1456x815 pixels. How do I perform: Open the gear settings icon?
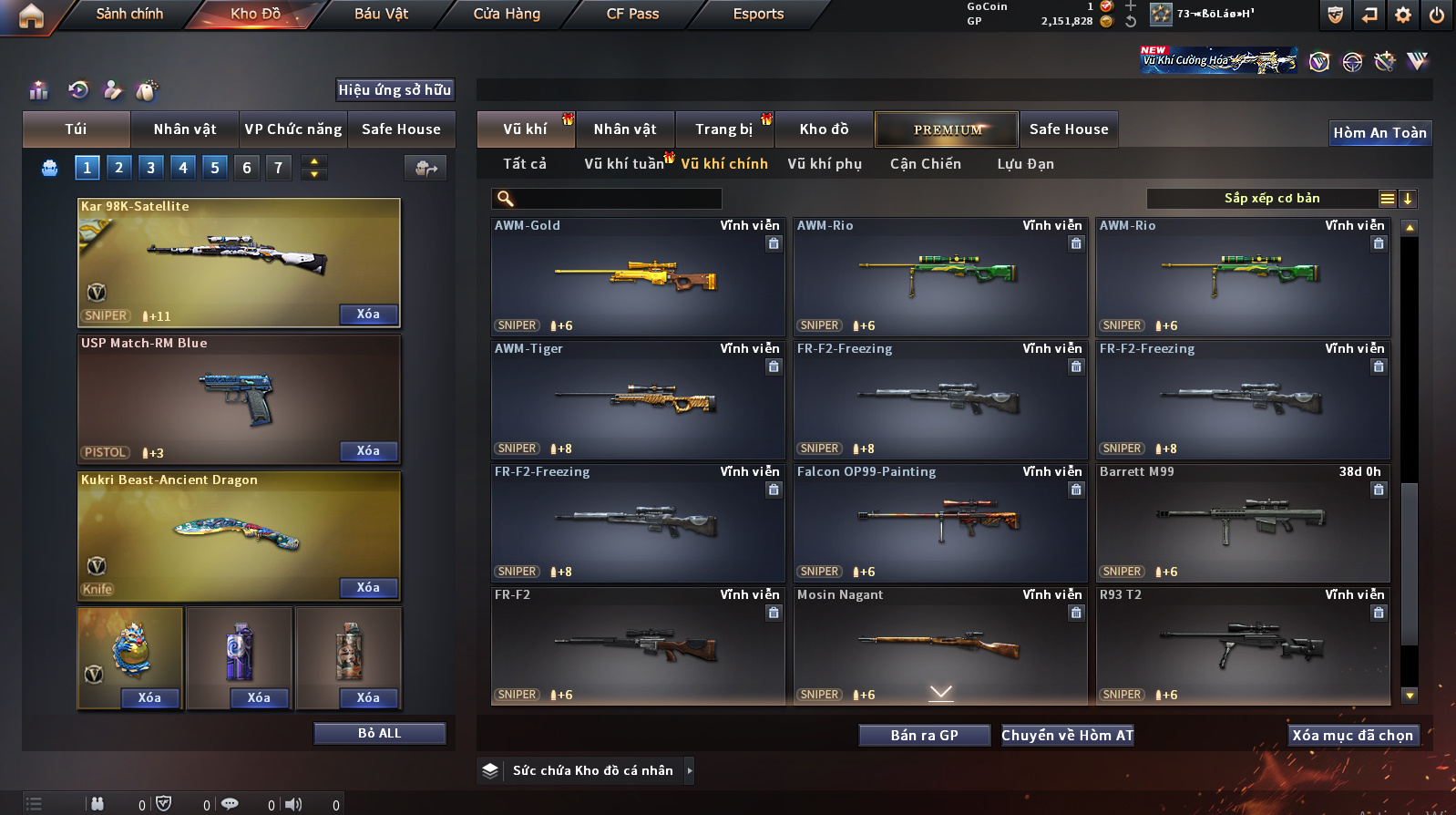point(1403,15)
